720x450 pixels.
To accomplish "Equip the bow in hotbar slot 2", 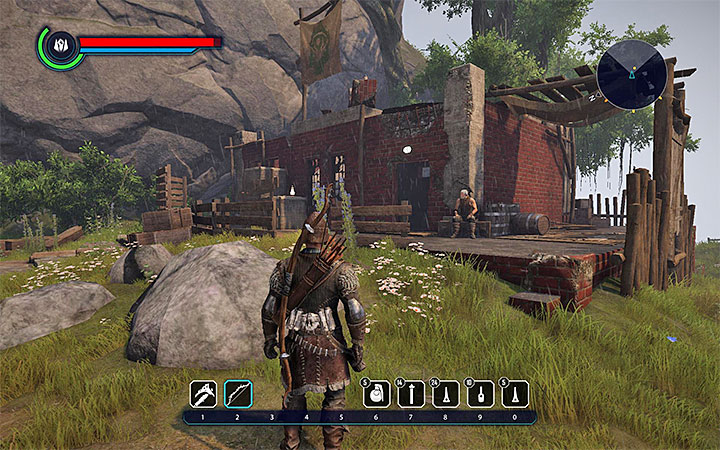I will 238,393.
